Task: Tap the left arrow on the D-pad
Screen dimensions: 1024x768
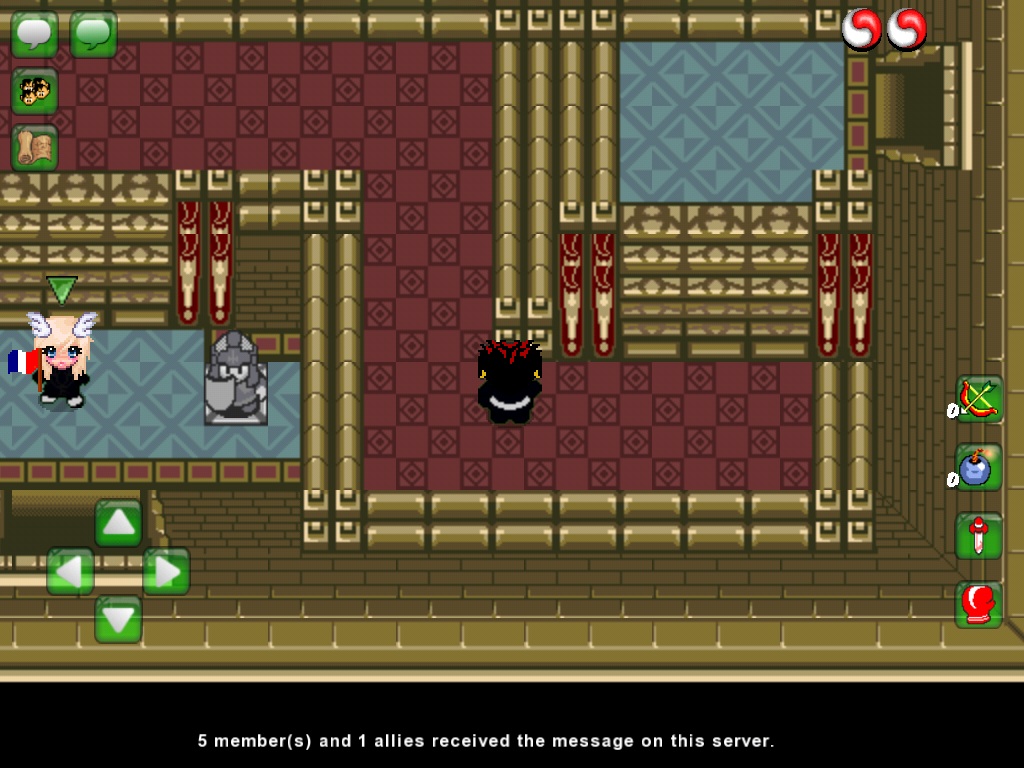Action: pyautogui.click(x=70, y=571)
